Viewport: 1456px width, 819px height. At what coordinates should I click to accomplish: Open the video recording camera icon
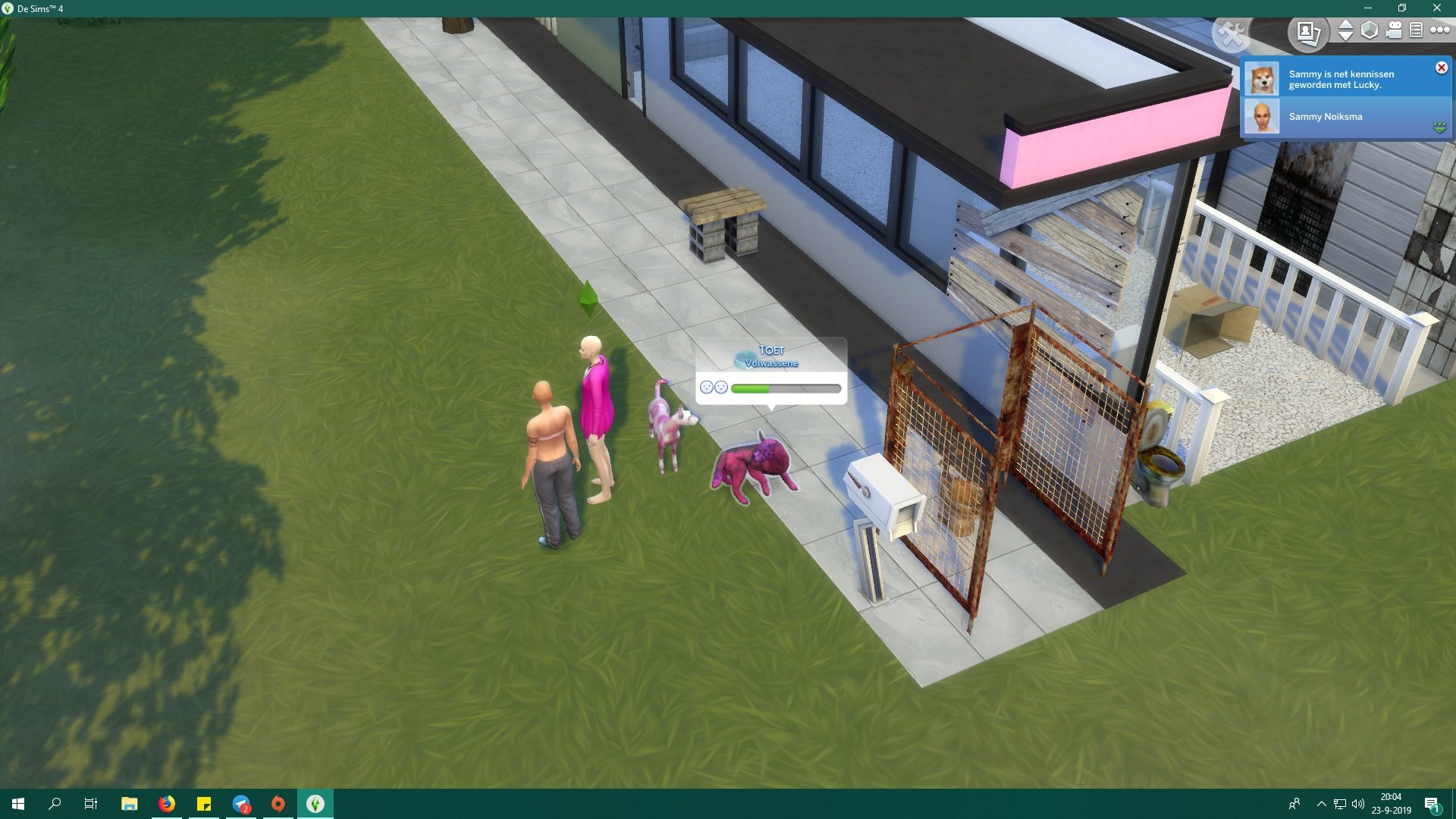click(1393, 31)
